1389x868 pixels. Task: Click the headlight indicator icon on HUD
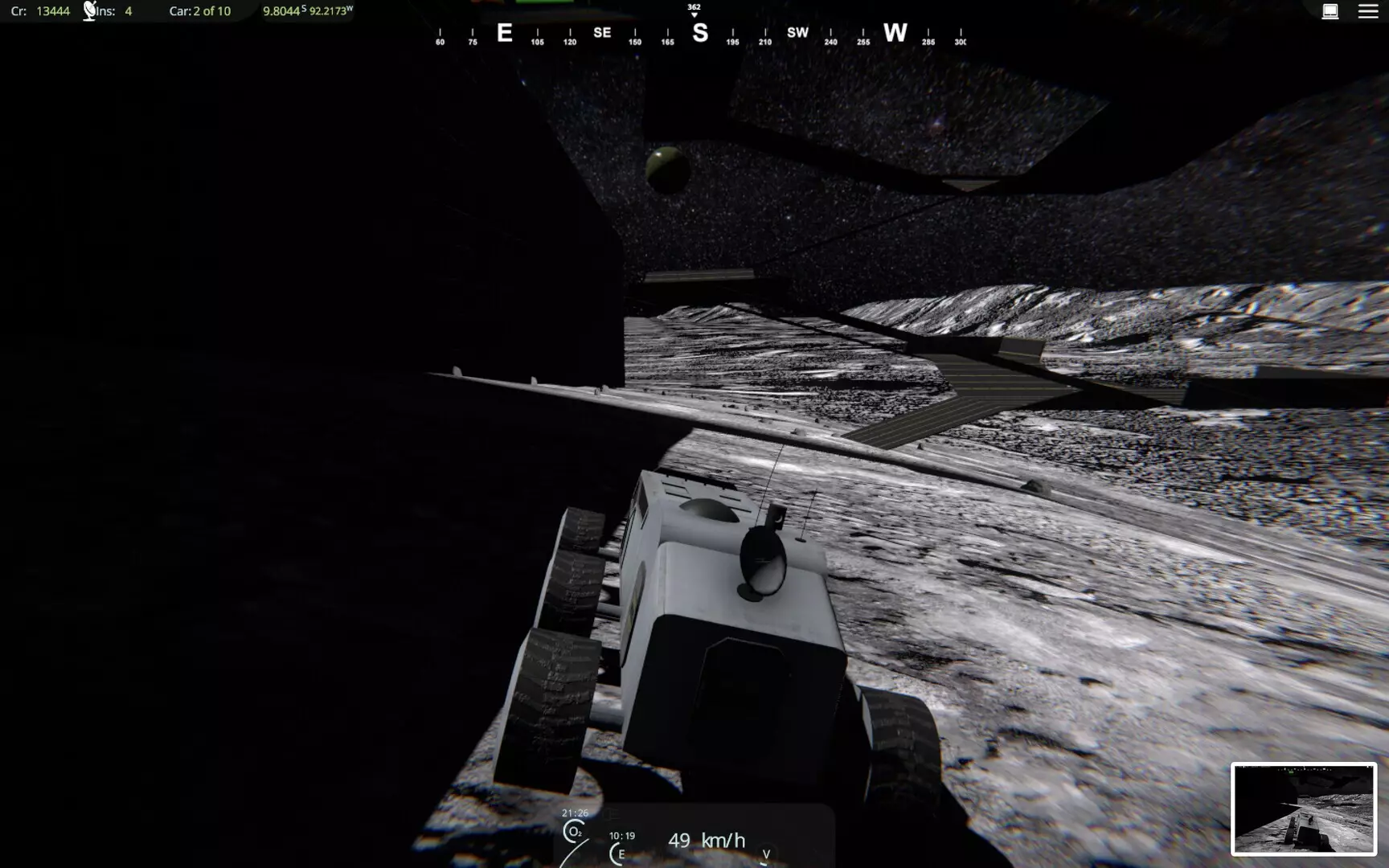click(x=611, y=815)
